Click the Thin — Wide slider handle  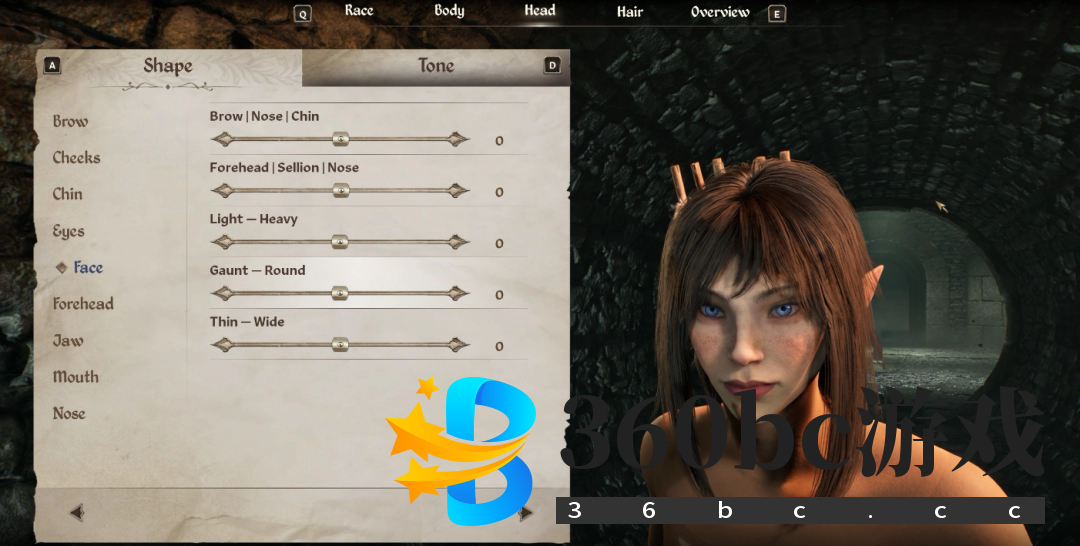tap(340, 345)
